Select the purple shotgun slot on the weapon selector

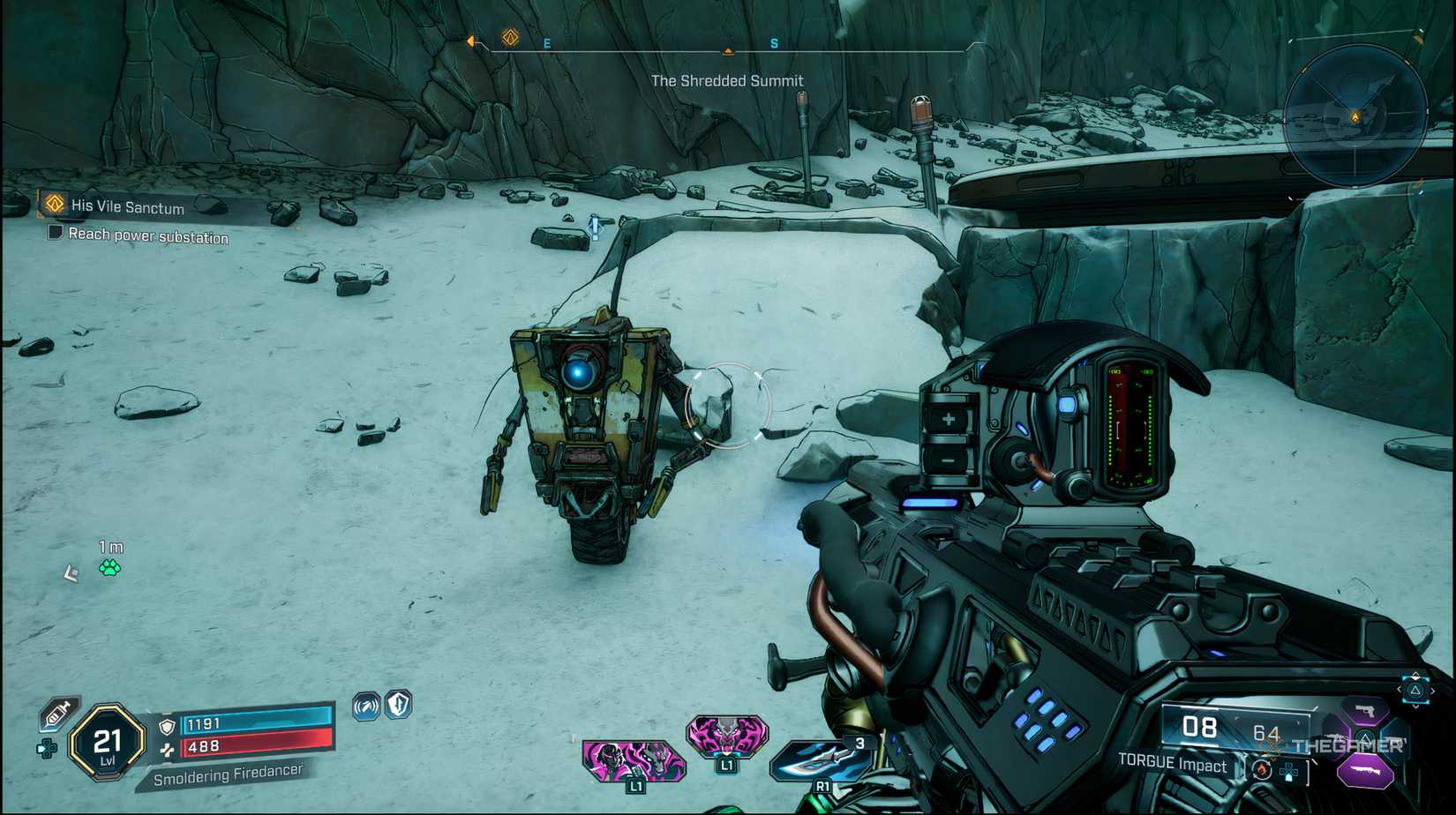click(1365, 772)
